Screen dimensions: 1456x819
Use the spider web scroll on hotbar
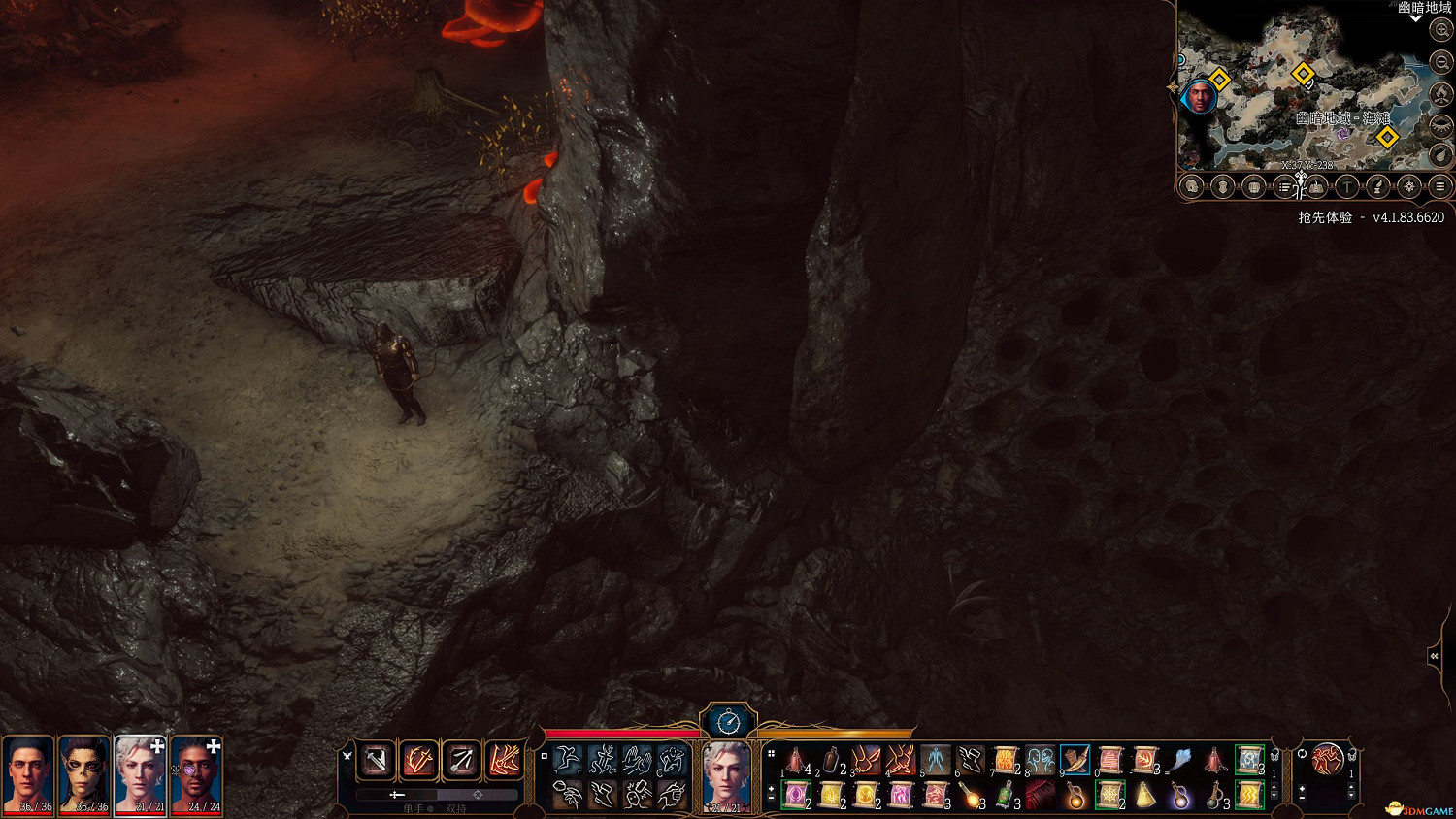1109,796
